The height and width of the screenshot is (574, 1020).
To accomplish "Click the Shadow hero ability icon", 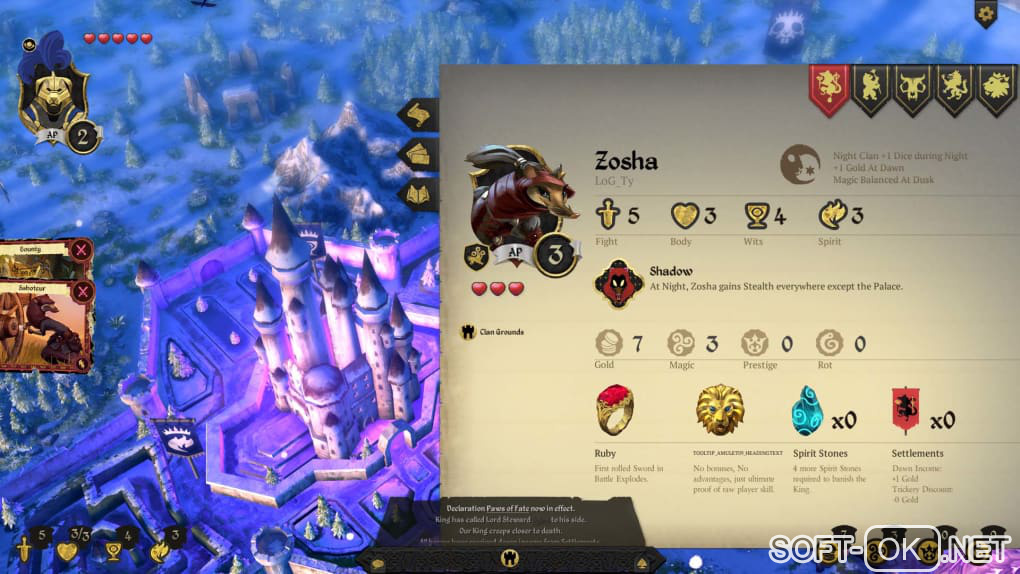I will (x=617, y=283).
